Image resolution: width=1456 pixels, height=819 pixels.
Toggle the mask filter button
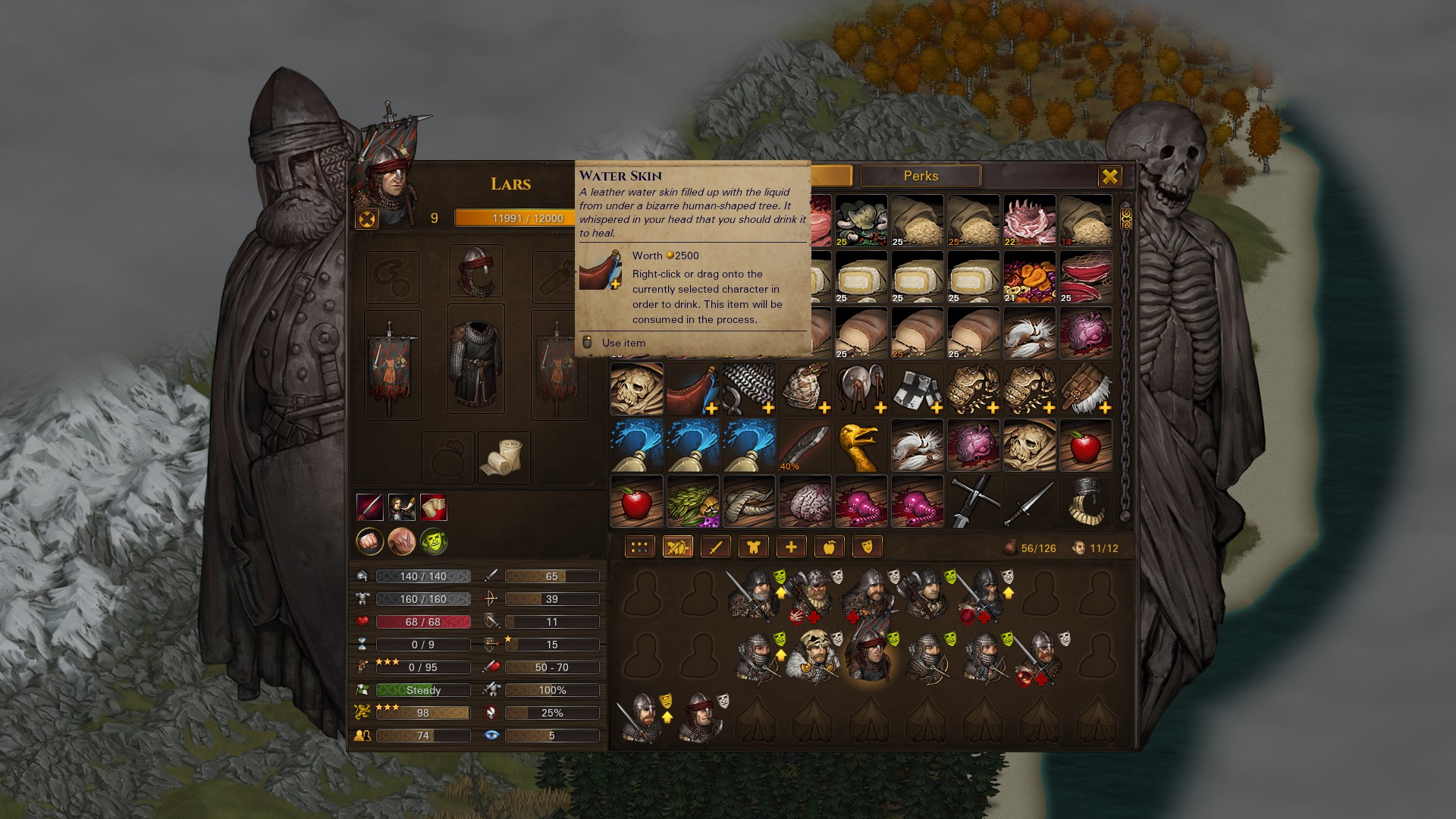tap(867, 547)
